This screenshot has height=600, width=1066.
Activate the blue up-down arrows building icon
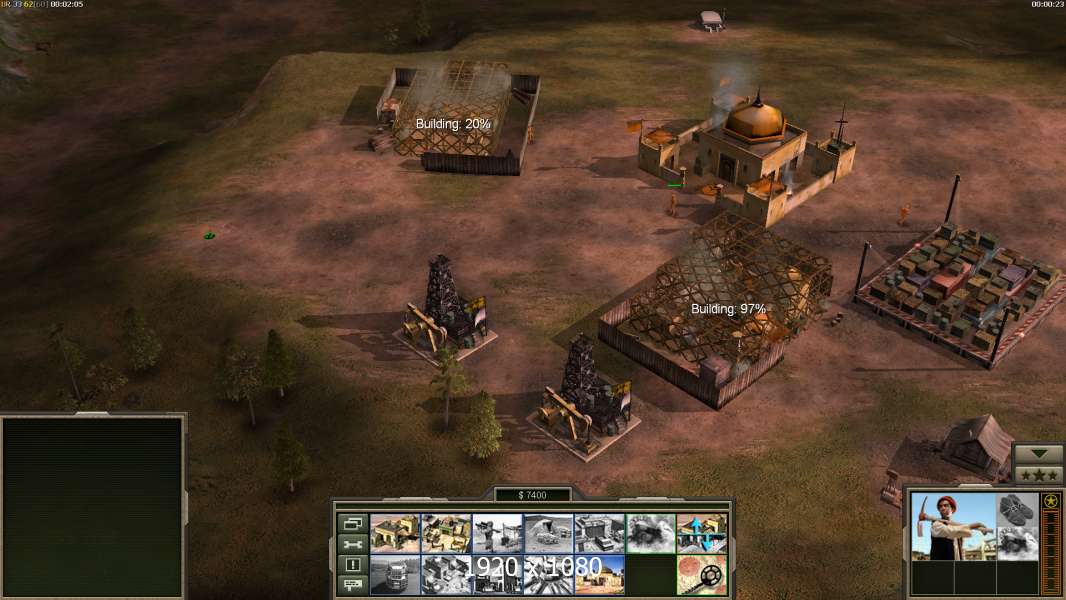point(701,533)
